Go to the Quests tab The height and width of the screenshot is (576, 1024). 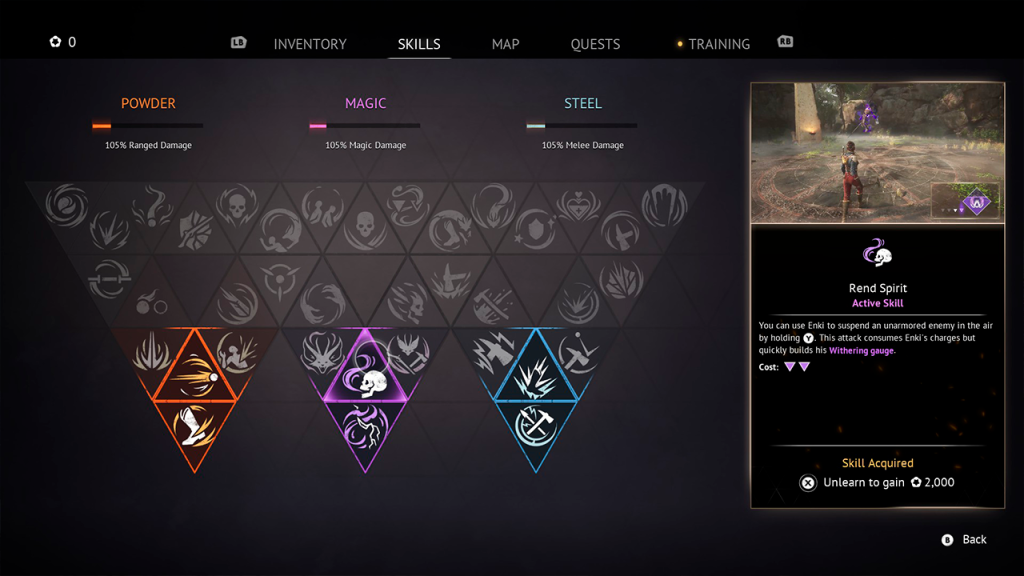pos(595,44)
